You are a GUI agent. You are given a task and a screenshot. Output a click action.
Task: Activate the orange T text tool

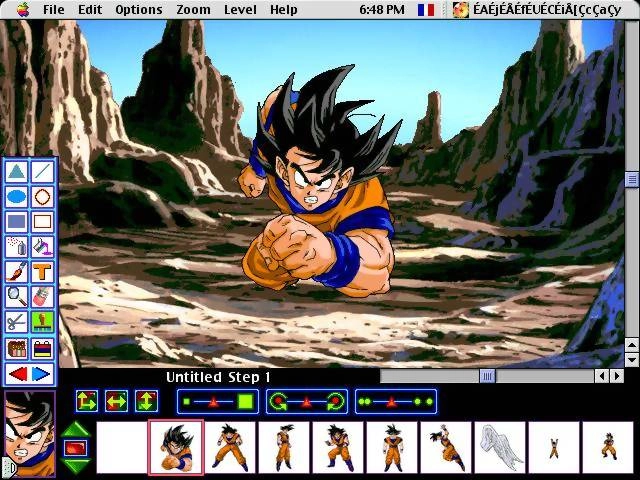coord(42,271)
